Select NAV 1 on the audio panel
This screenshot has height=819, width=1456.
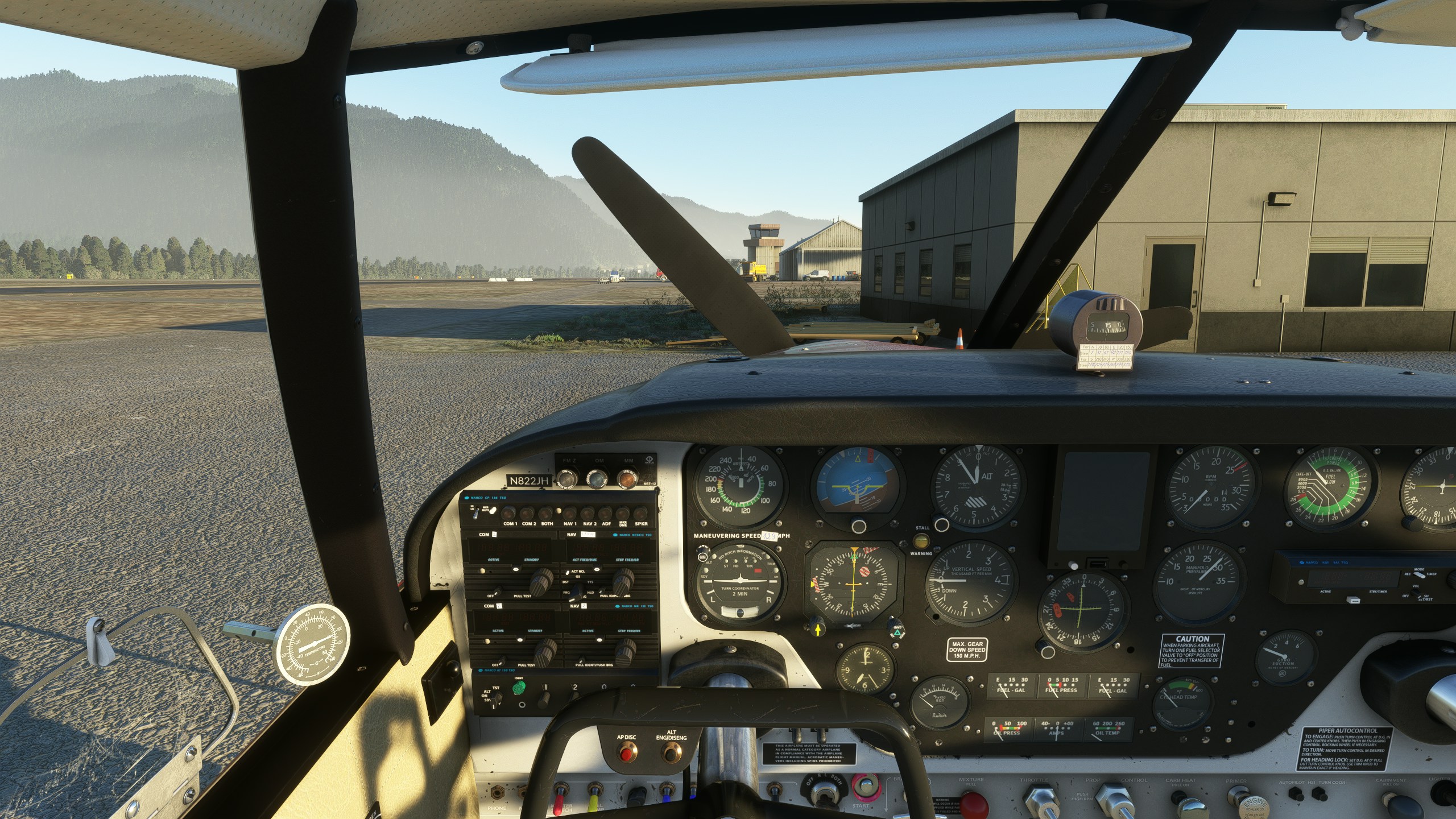pos(569,513)
